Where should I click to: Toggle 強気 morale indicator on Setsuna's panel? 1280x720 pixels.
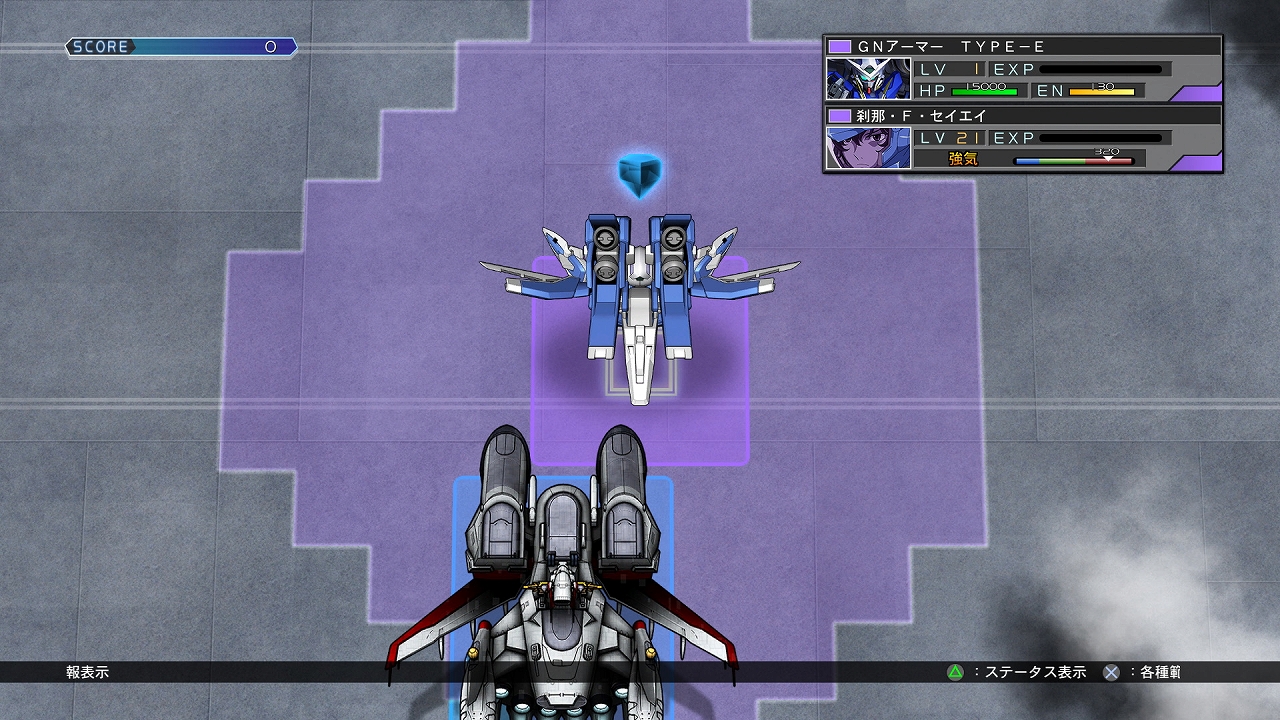point(963,158)
